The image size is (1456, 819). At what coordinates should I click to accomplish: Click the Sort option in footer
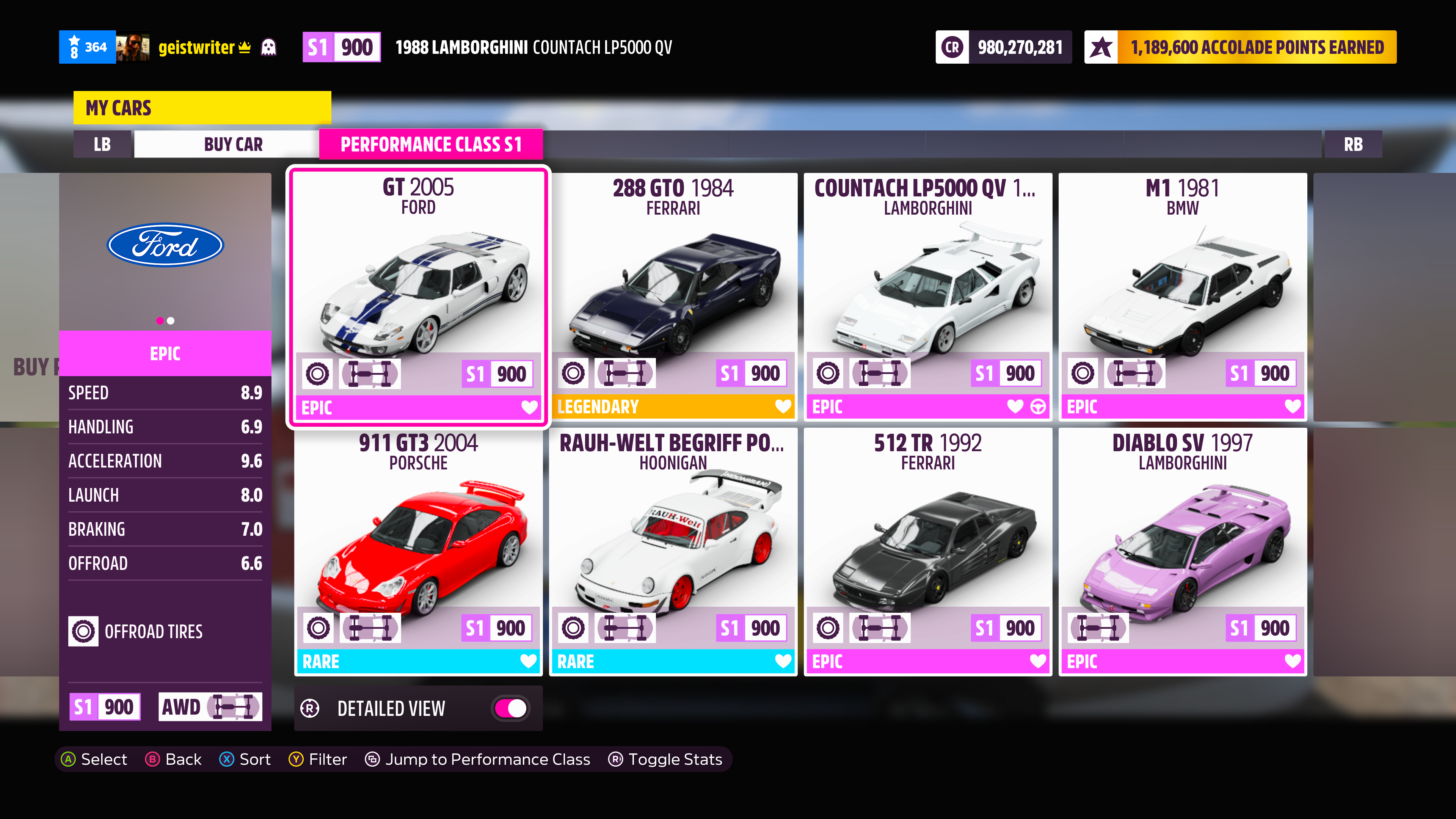(x=245, y=759)
